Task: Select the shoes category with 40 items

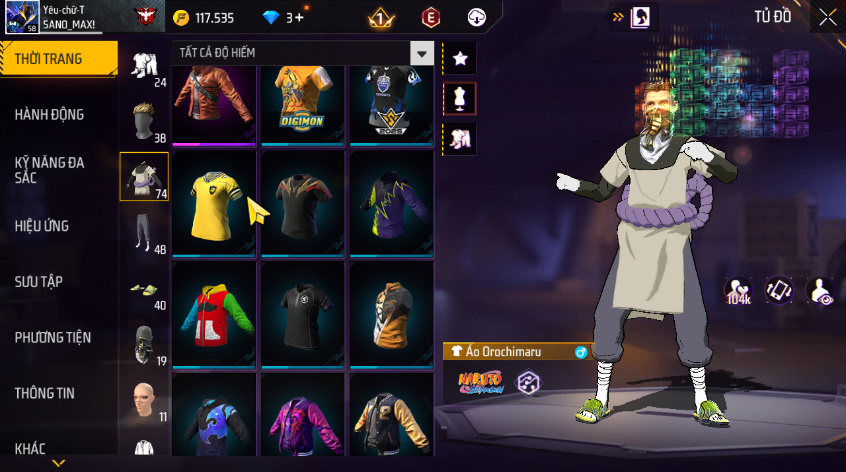Action: 144,290
